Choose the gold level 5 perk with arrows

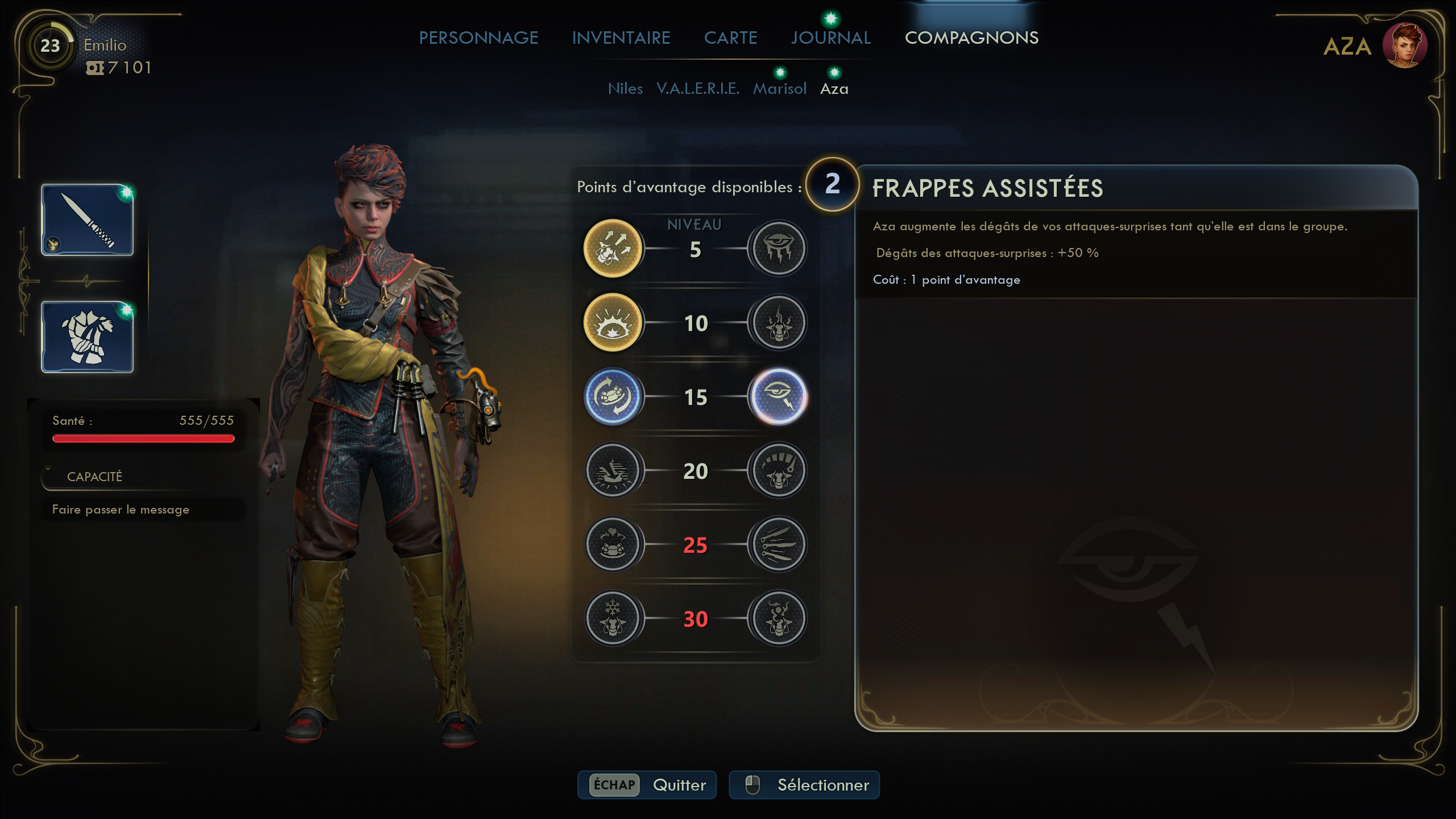point(613,249)
